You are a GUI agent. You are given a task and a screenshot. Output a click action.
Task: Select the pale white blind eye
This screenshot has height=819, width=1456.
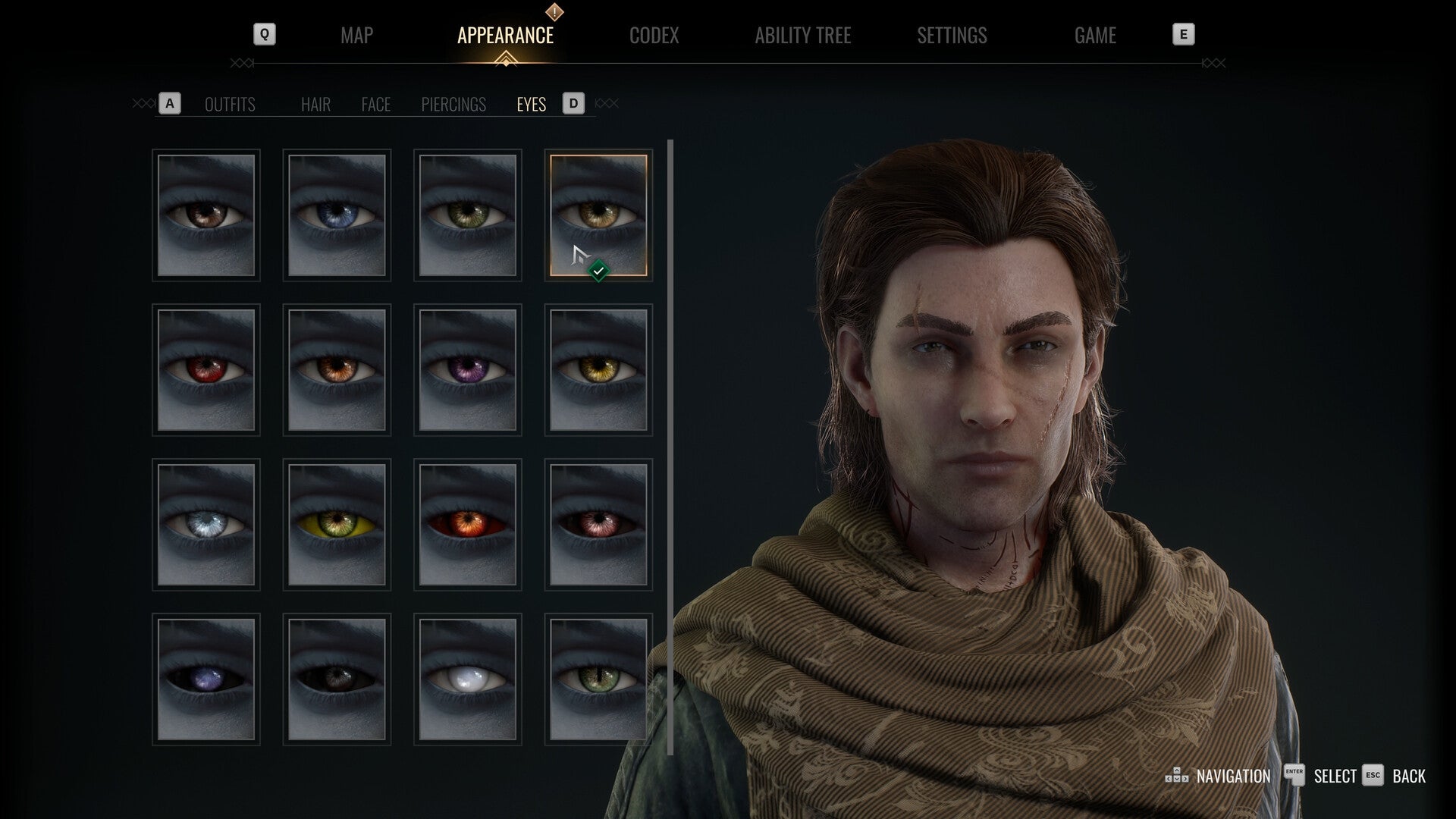(467, 676)
